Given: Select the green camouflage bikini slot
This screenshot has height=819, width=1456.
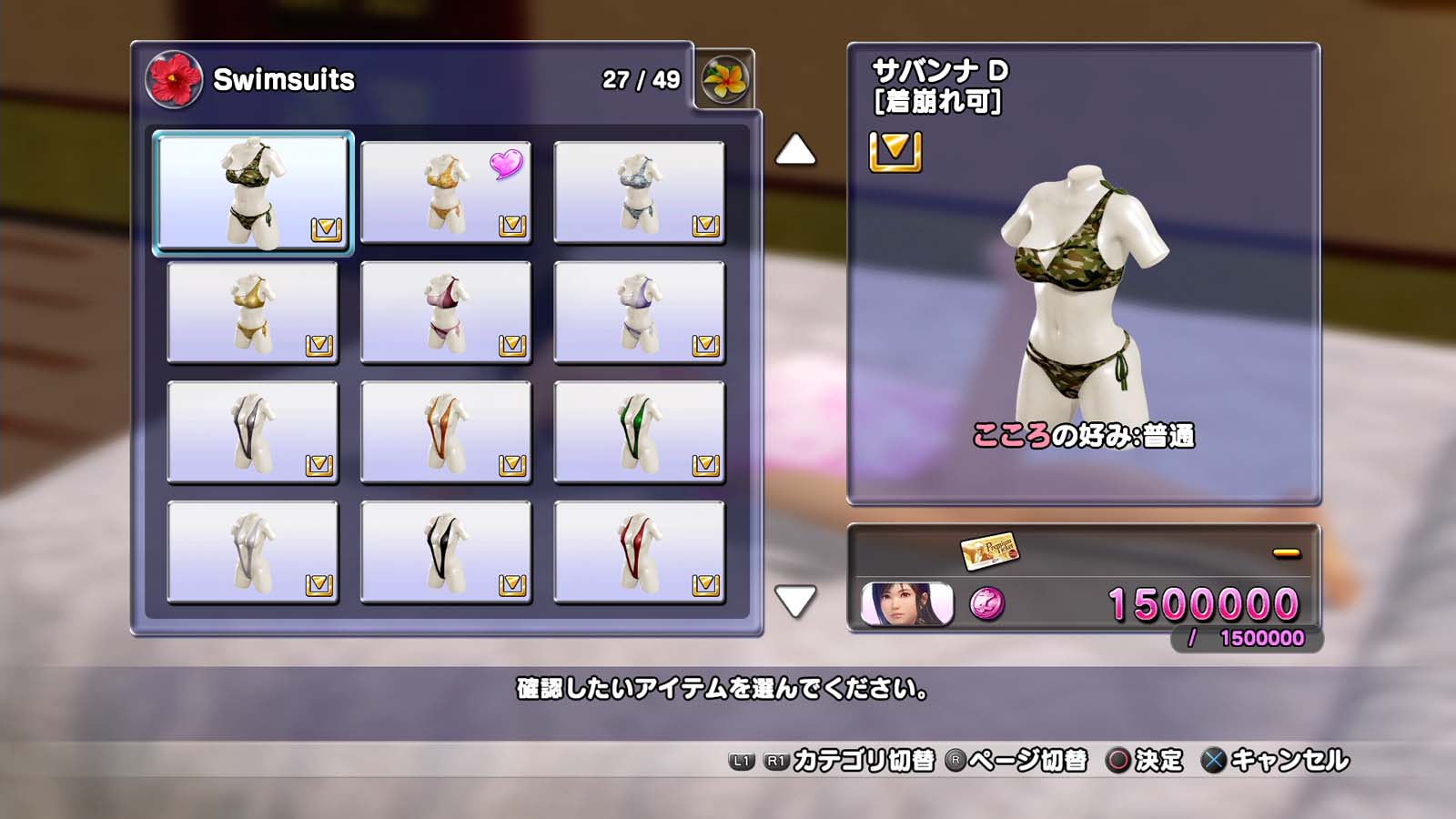Looking at the screenshot, I should [253, 192].
